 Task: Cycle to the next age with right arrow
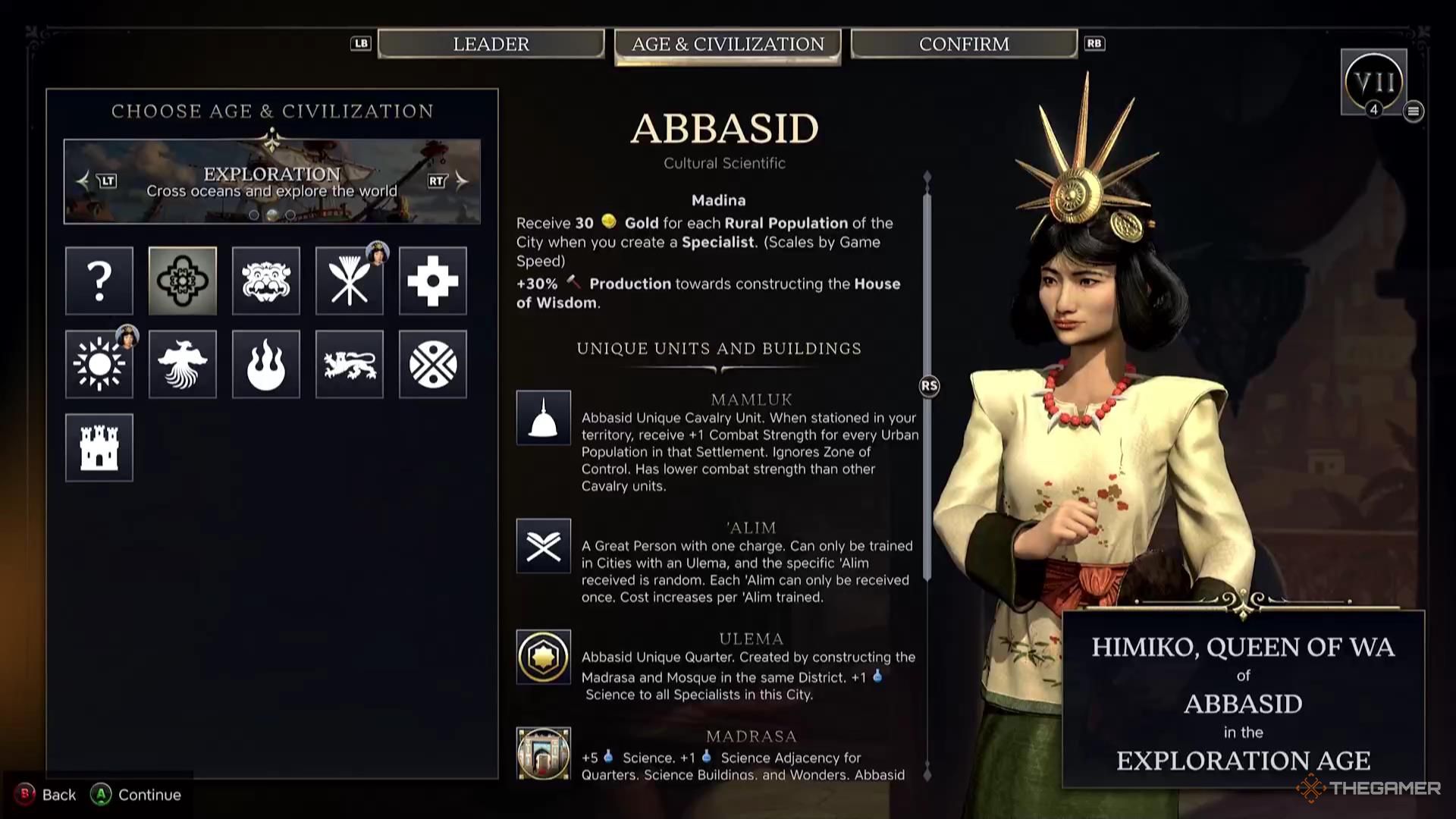pyautogui.click(x=461, y=180)
